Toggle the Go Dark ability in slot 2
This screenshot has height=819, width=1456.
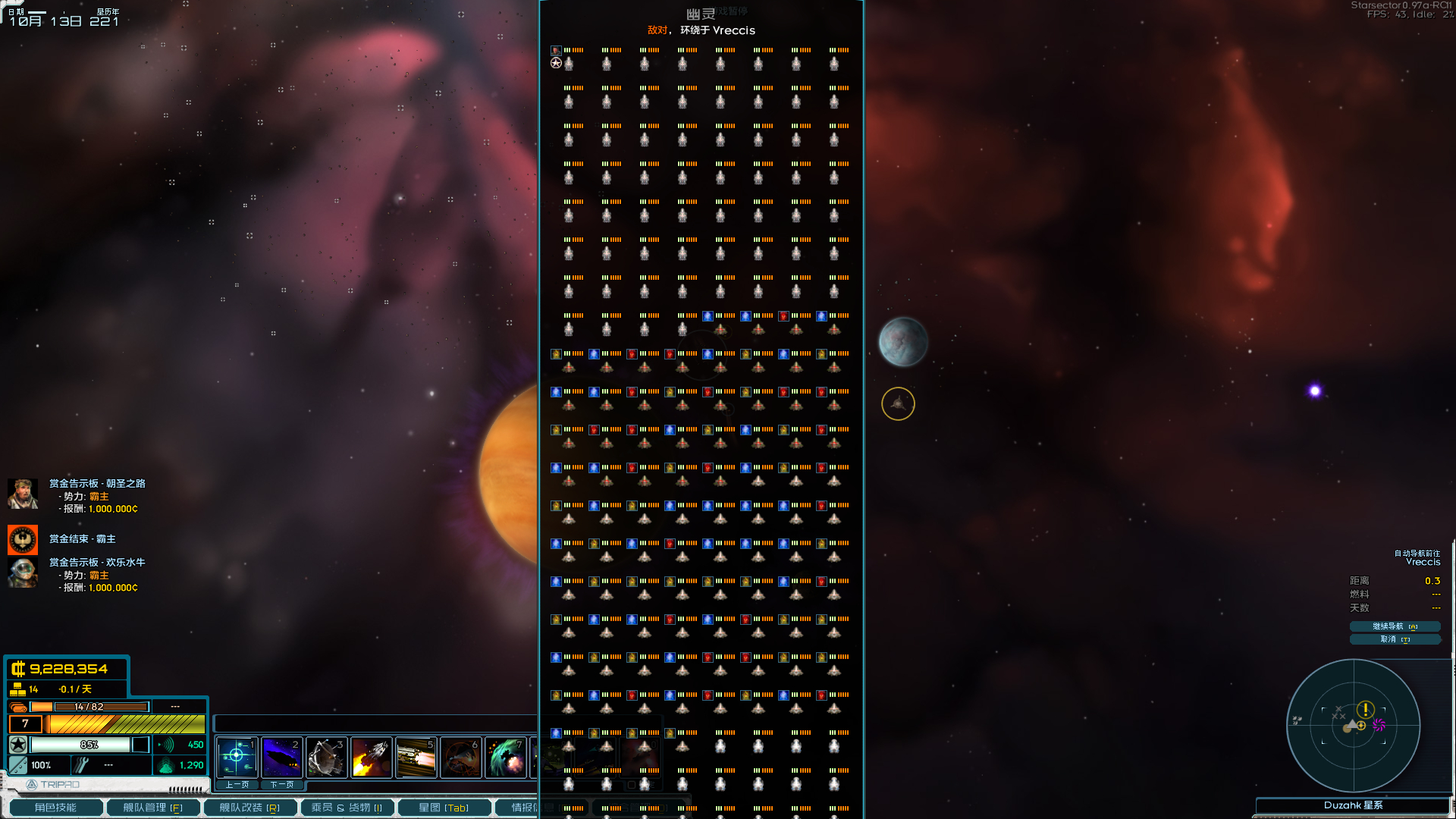[281, 756]
